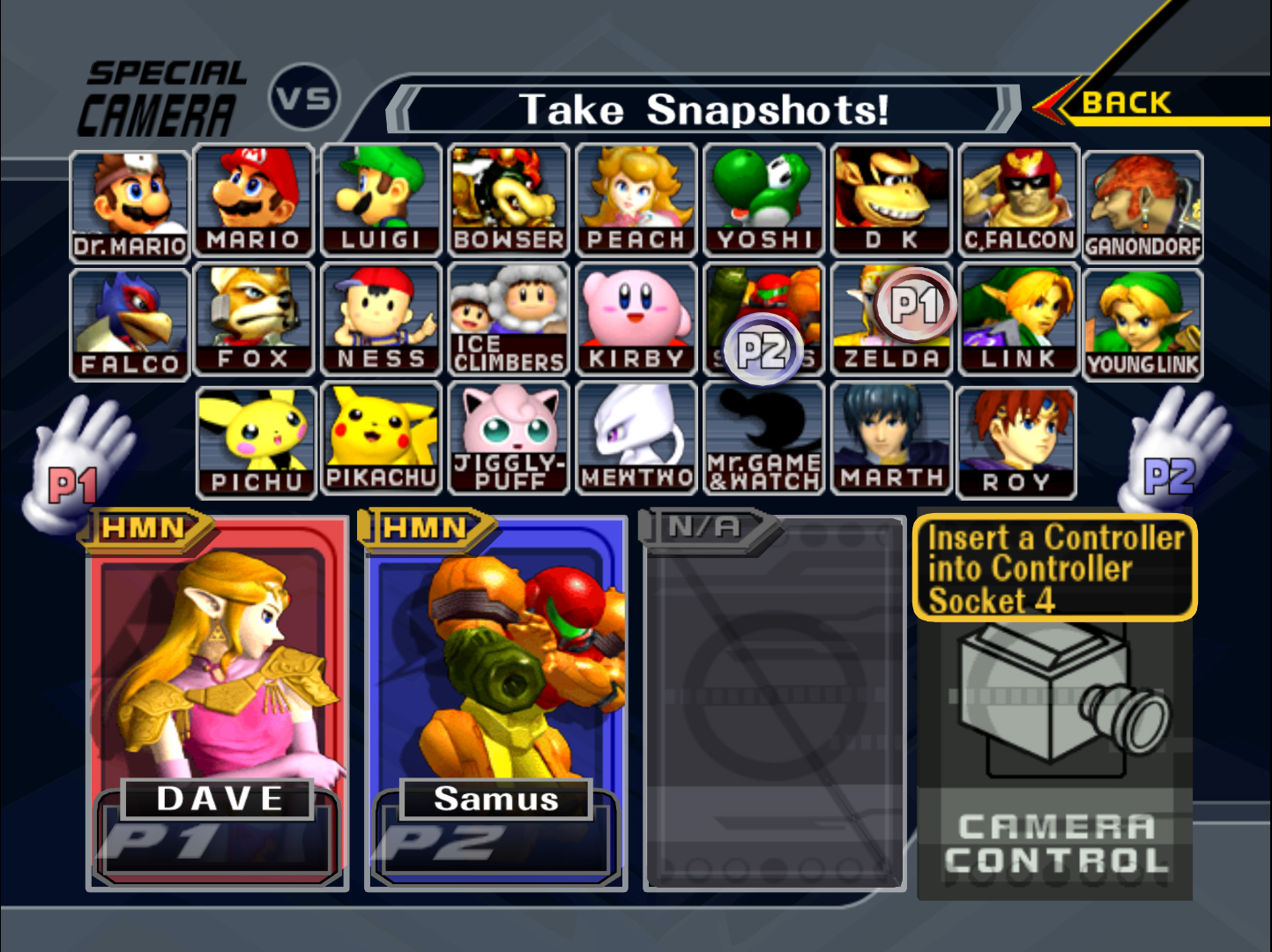The image size is (1272, 952).
Task: Choose Bowser's character portrait
Action: click(509, 201)
